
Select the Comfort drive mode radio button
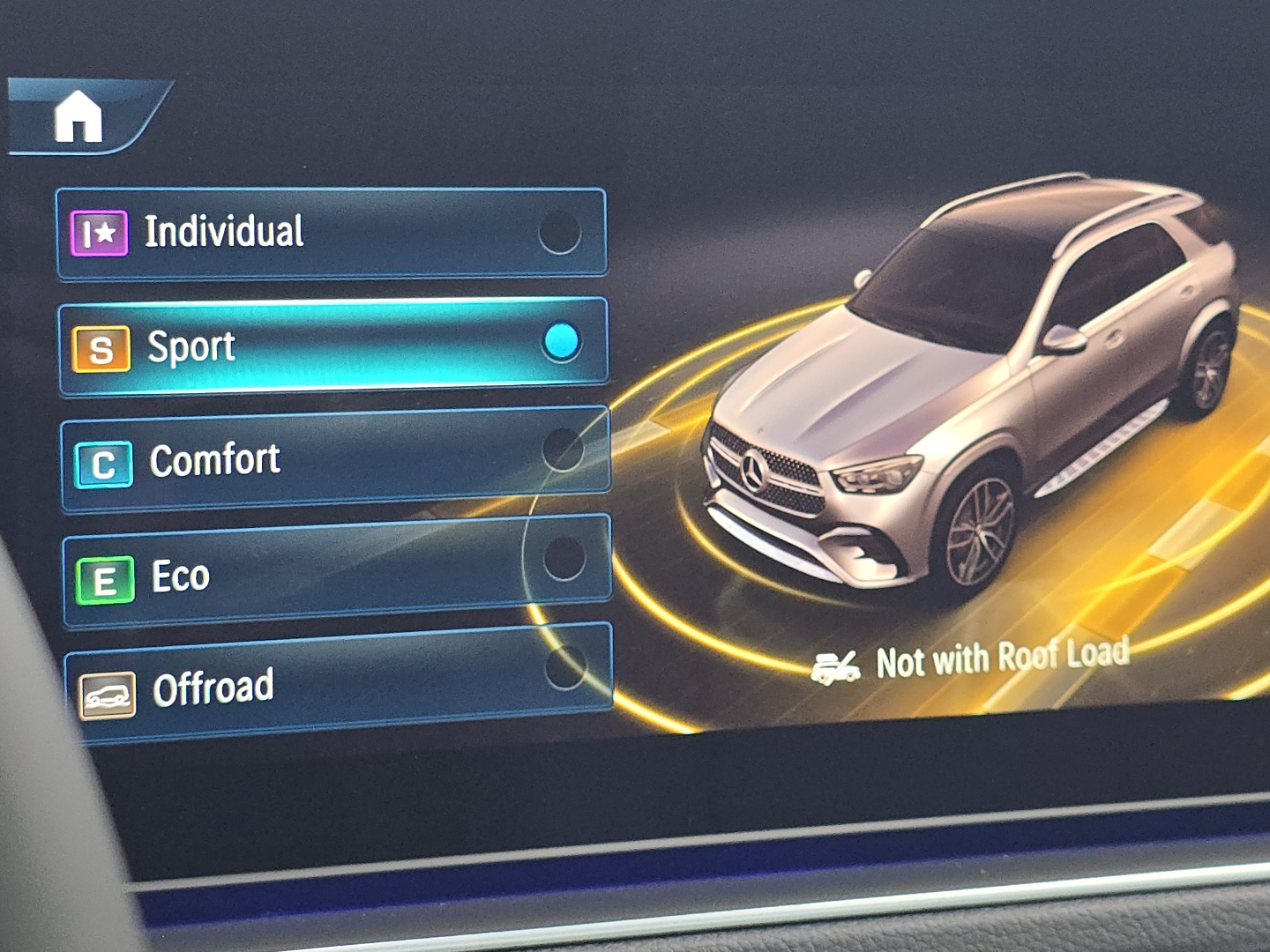563,450
